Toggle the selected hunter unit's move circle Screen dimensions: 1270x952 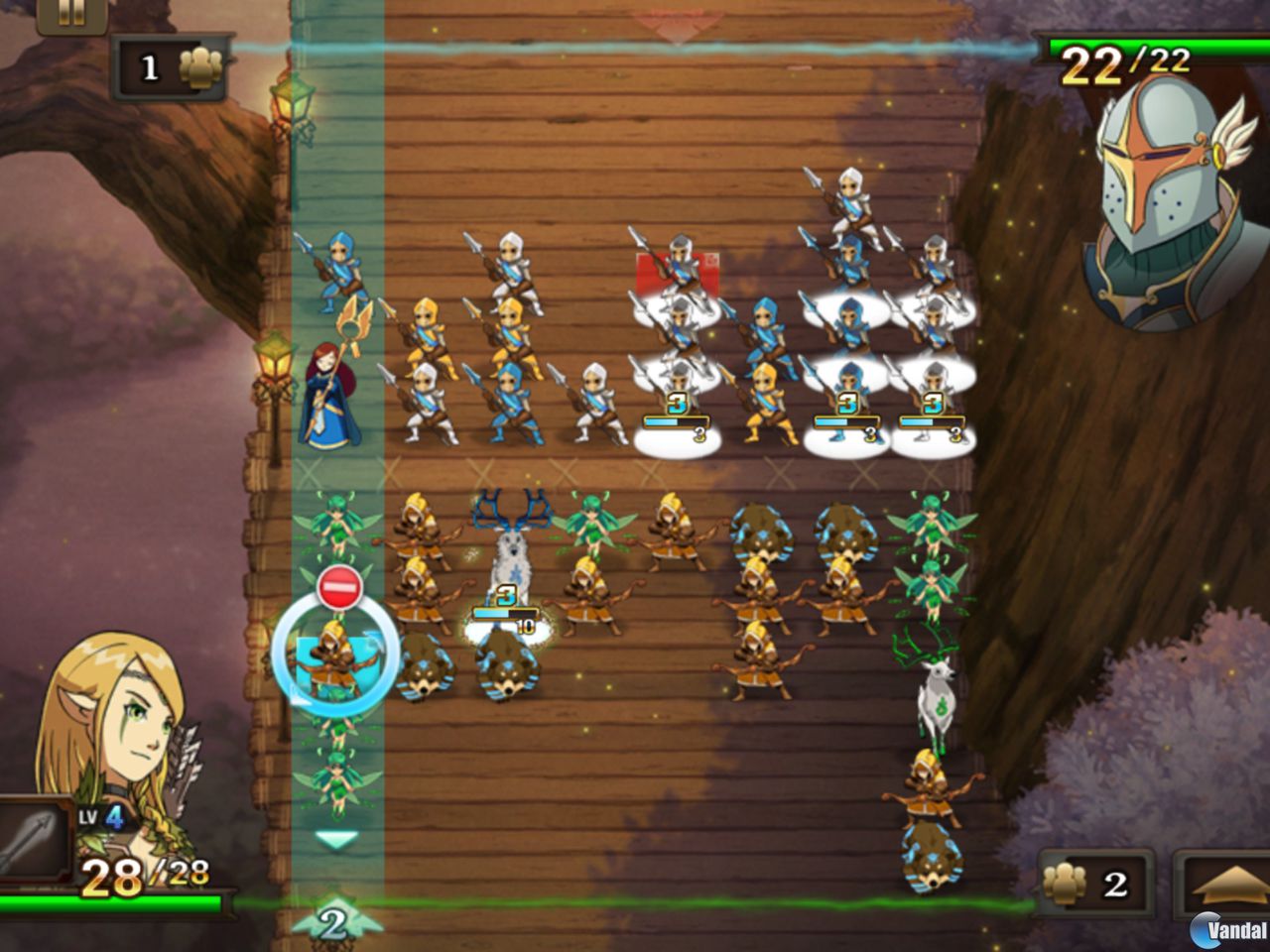338,659
